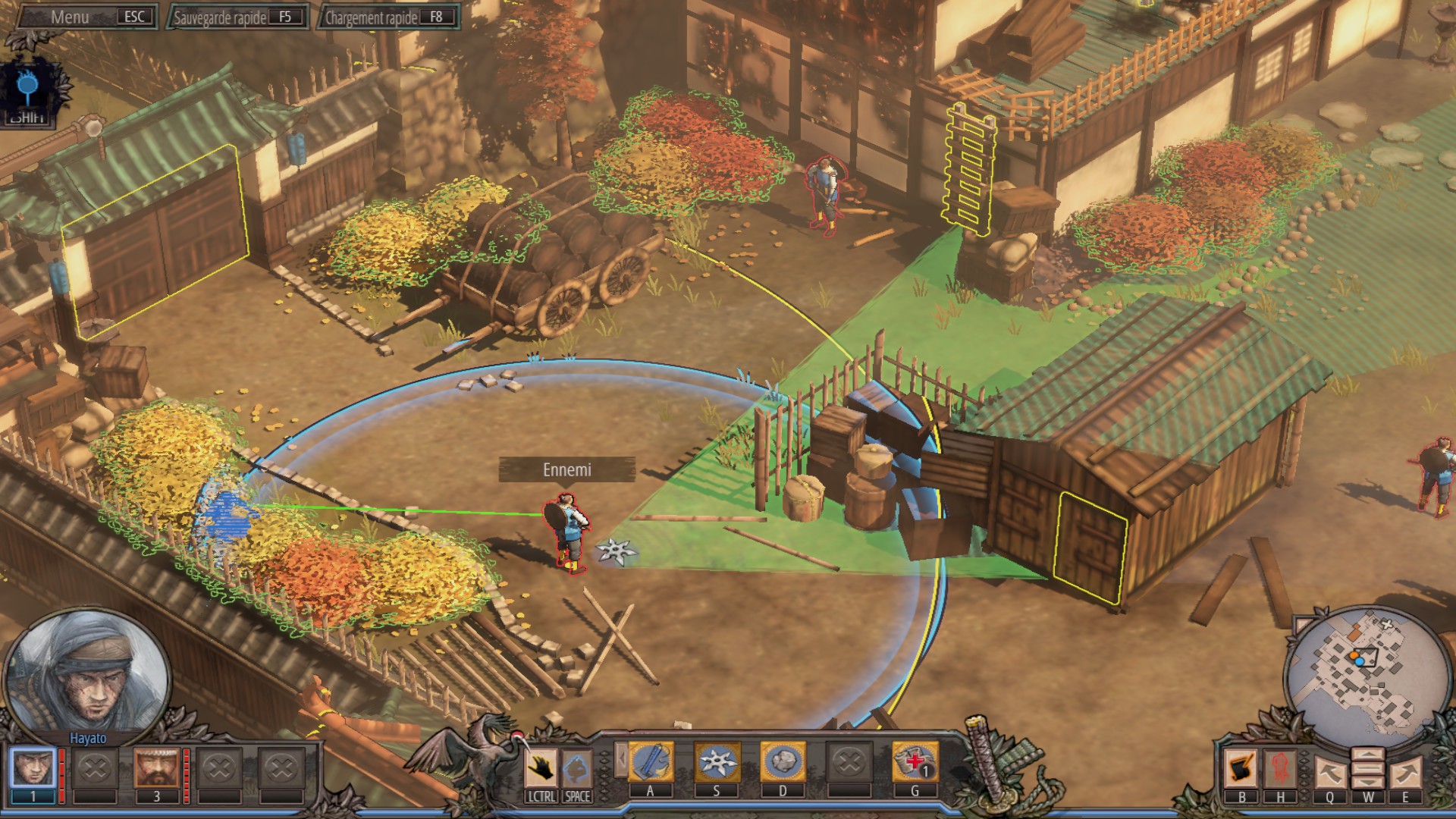This screenshot has width=1456, height=819.
Task: Select the blue sword attack ability
Action: 651,762
